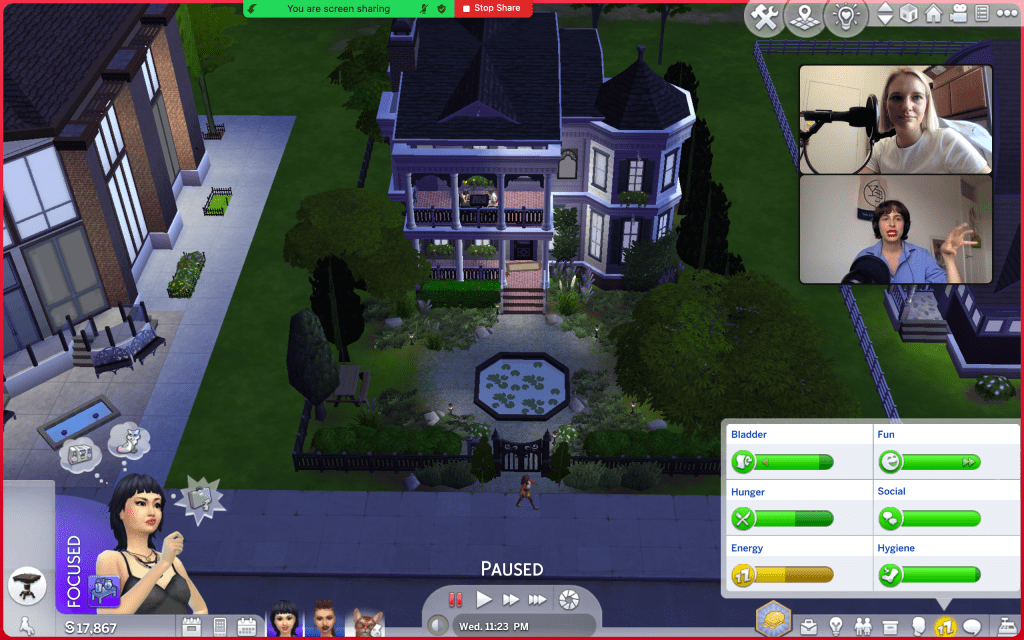Select the mustached male Sim portrait
1024x640 pixels.
[324, 618]
